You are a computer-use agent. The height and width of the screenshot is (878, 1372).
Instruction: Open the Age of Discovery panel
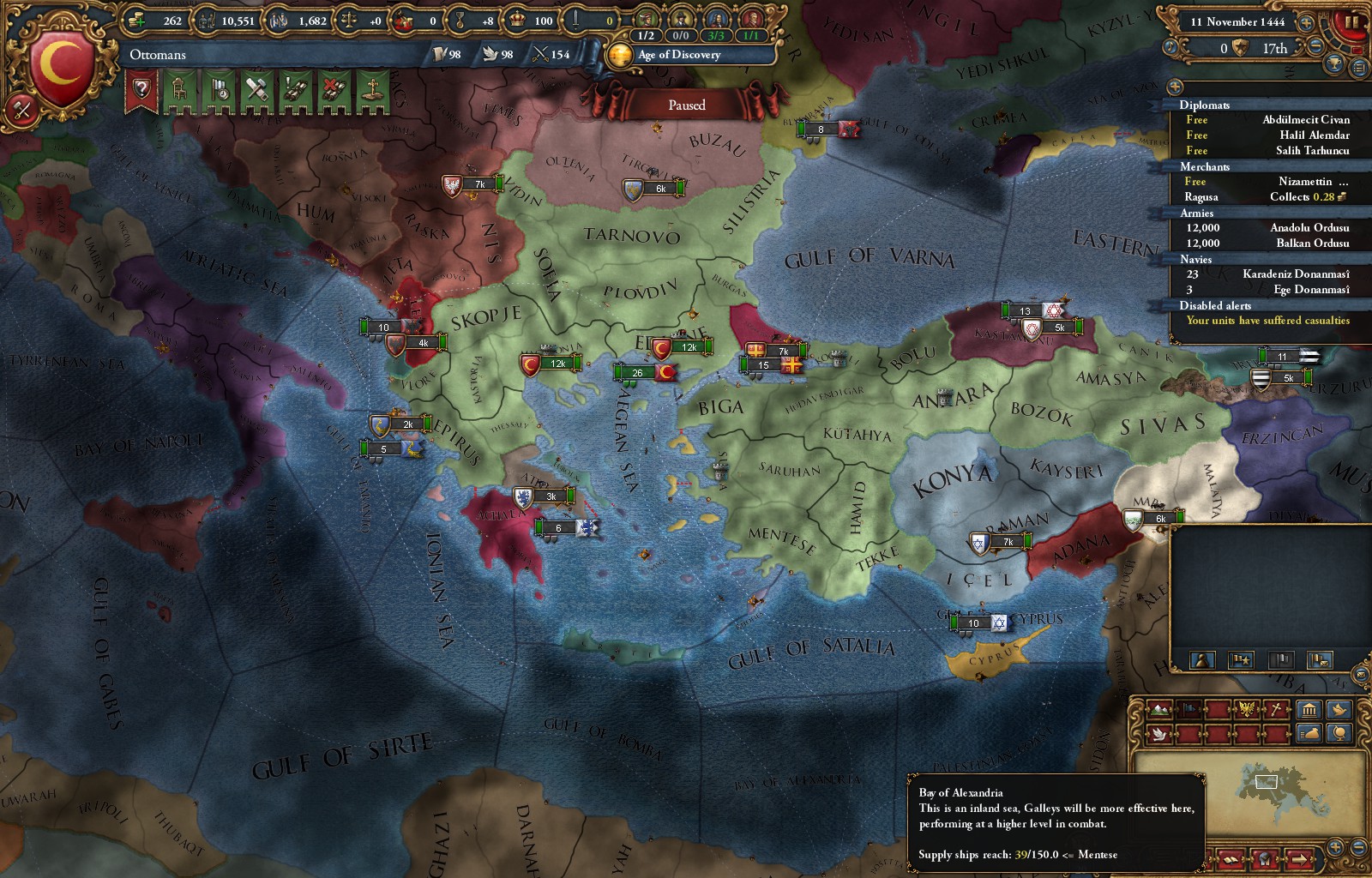679,55
